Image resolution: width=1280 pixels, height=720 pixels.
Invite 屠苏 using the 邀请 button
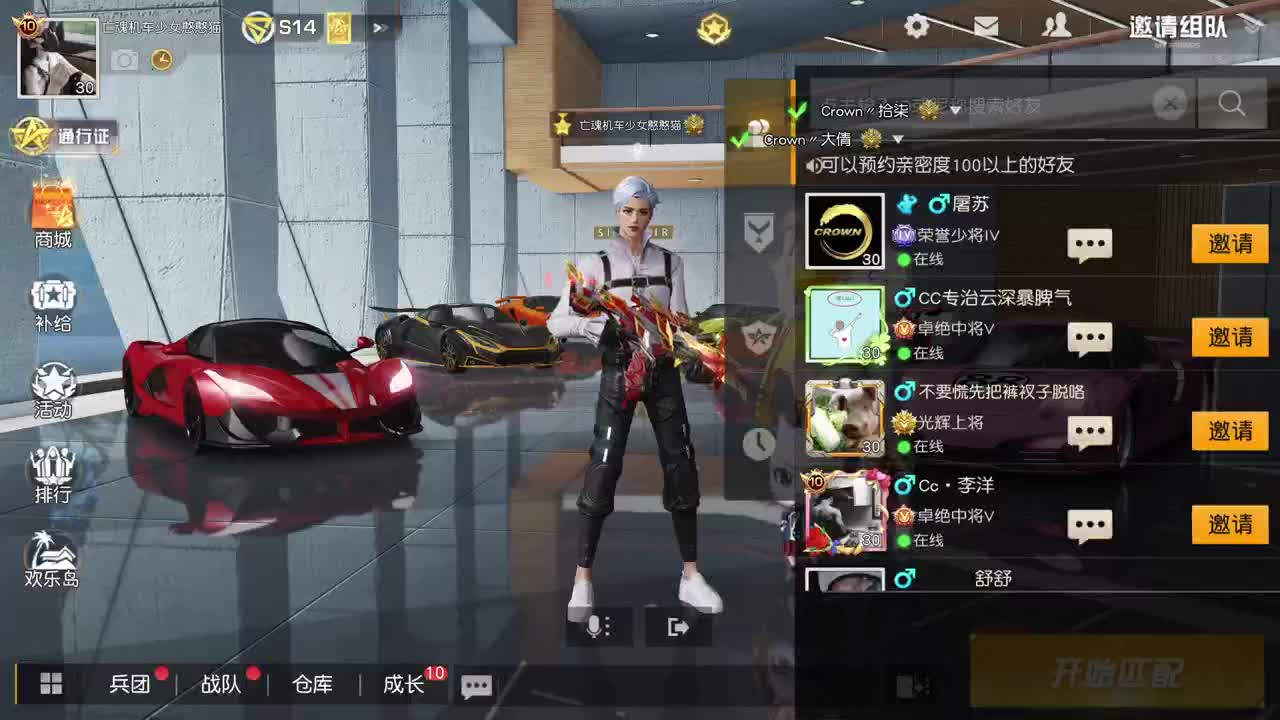pyautogui.click(x=1230, y=244)
